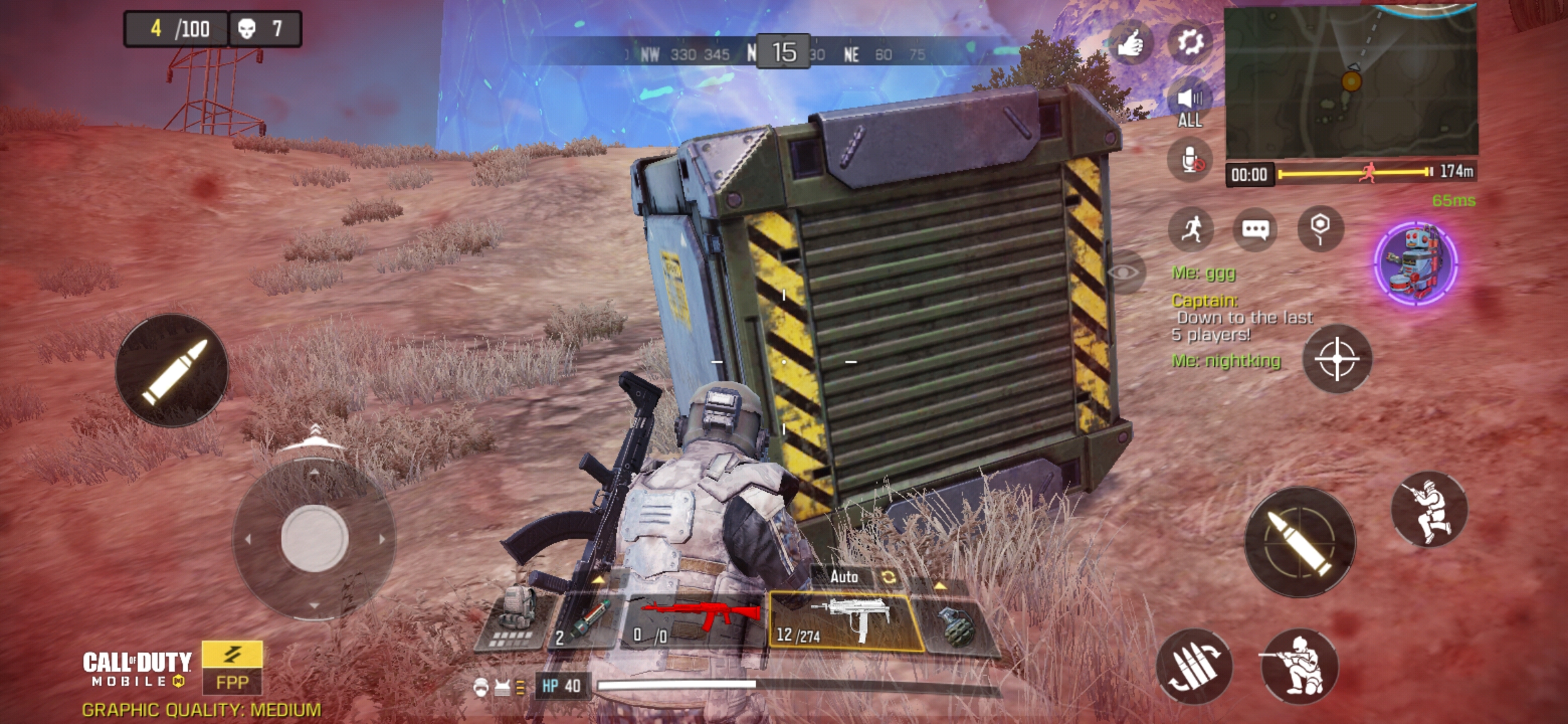
Task: Toggle the muted microphone button
Action: [x=1189, y=161]
